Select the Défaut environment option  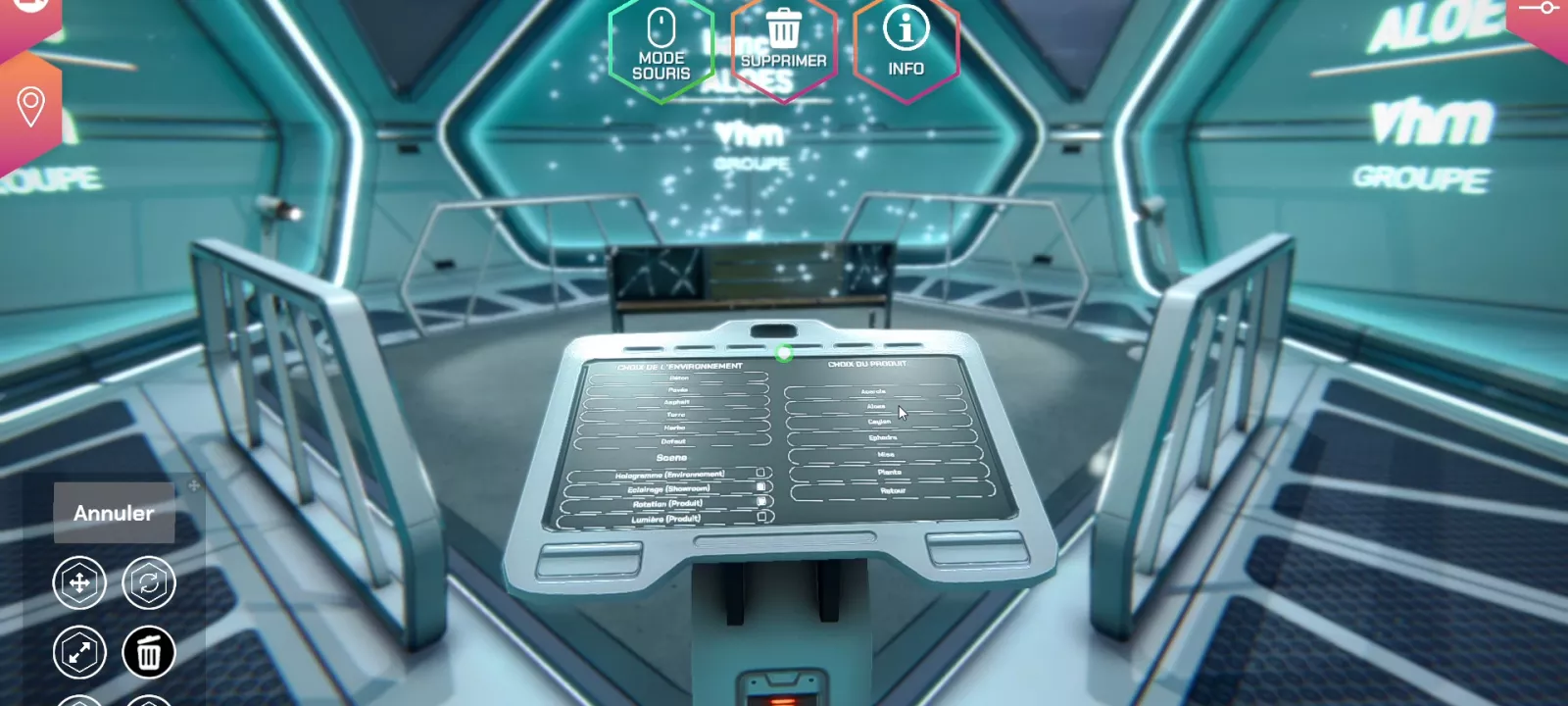674,441
